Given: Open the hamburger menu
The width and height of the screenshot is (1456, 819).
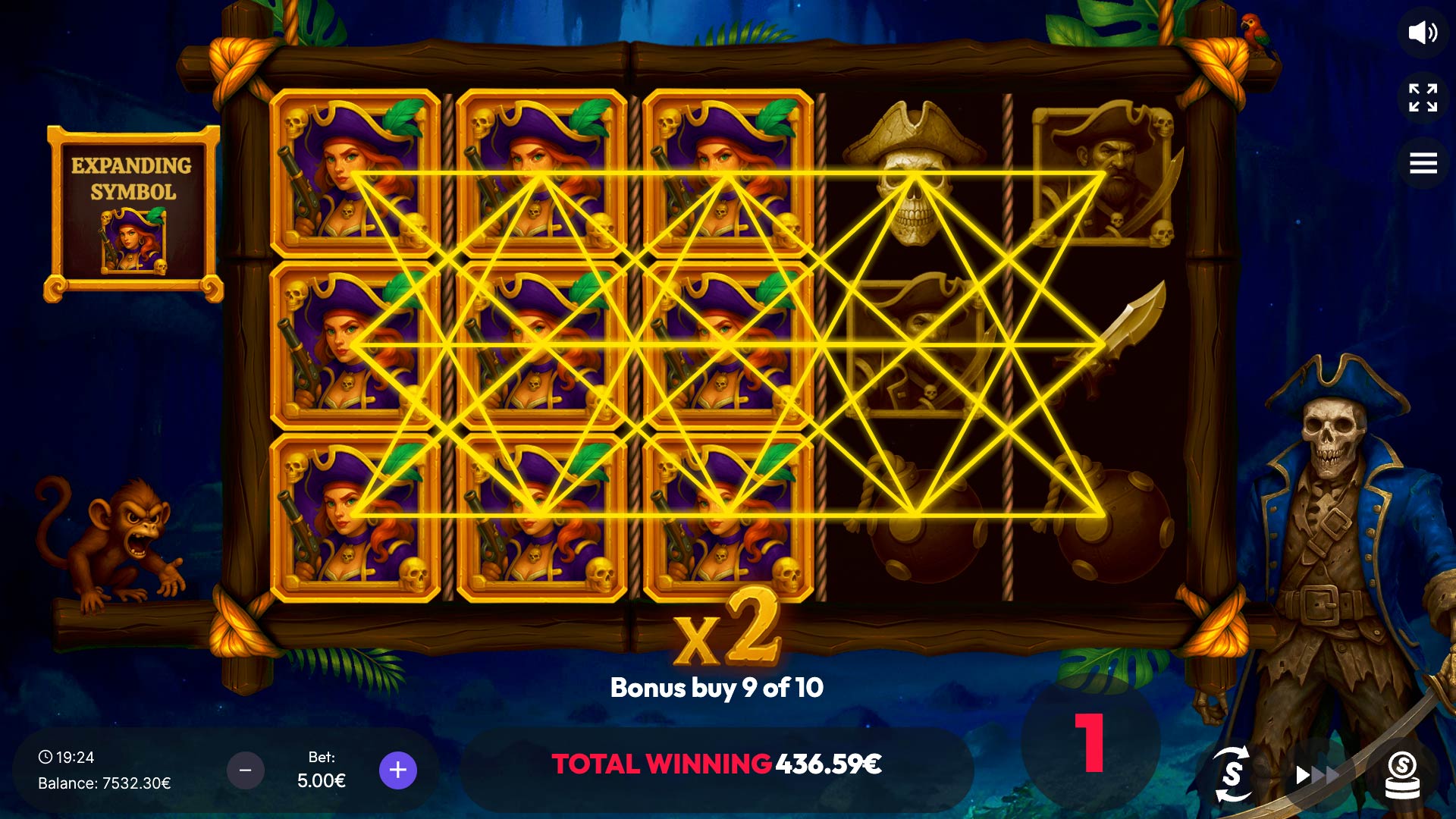Looking at the screenshot, I should (x=1423, y=163).
